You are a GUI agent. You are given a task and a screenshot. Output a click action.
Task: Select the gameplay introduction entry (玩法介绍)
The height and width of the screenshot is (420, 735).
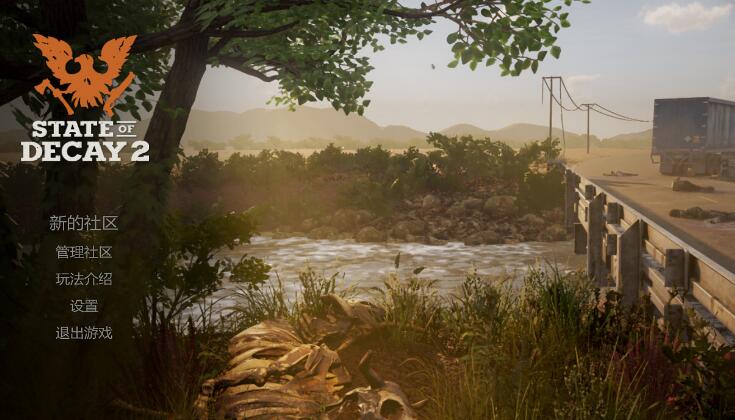coord(84,279)
